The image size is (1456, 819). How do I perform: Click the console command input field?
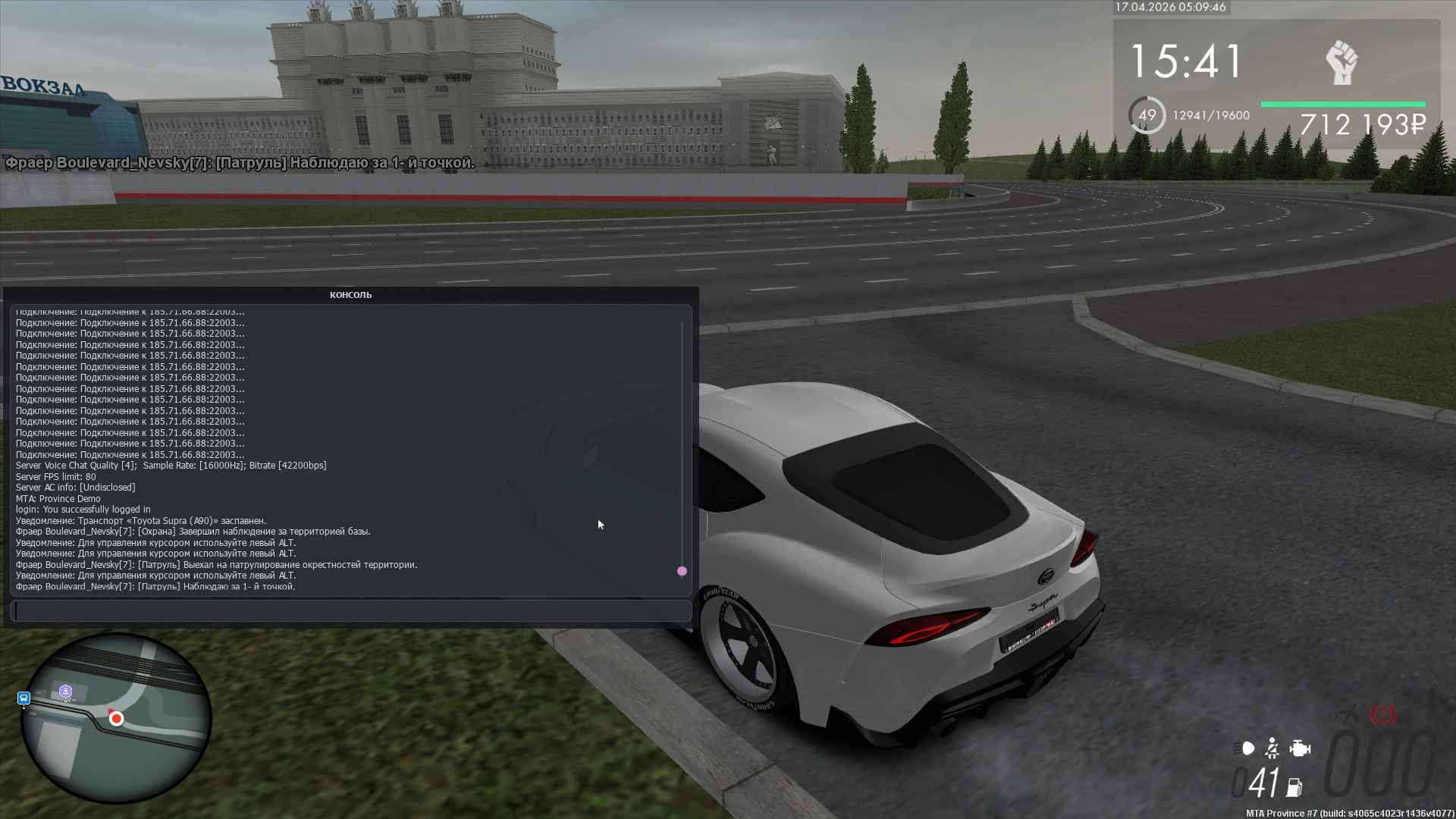point(350,610)
